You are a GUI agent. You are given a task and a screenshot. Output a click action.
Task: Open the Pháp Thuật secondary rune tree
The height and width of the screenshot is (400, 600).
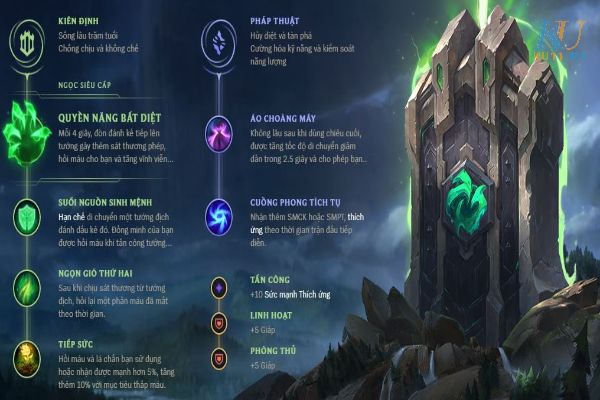click(217, 40)
